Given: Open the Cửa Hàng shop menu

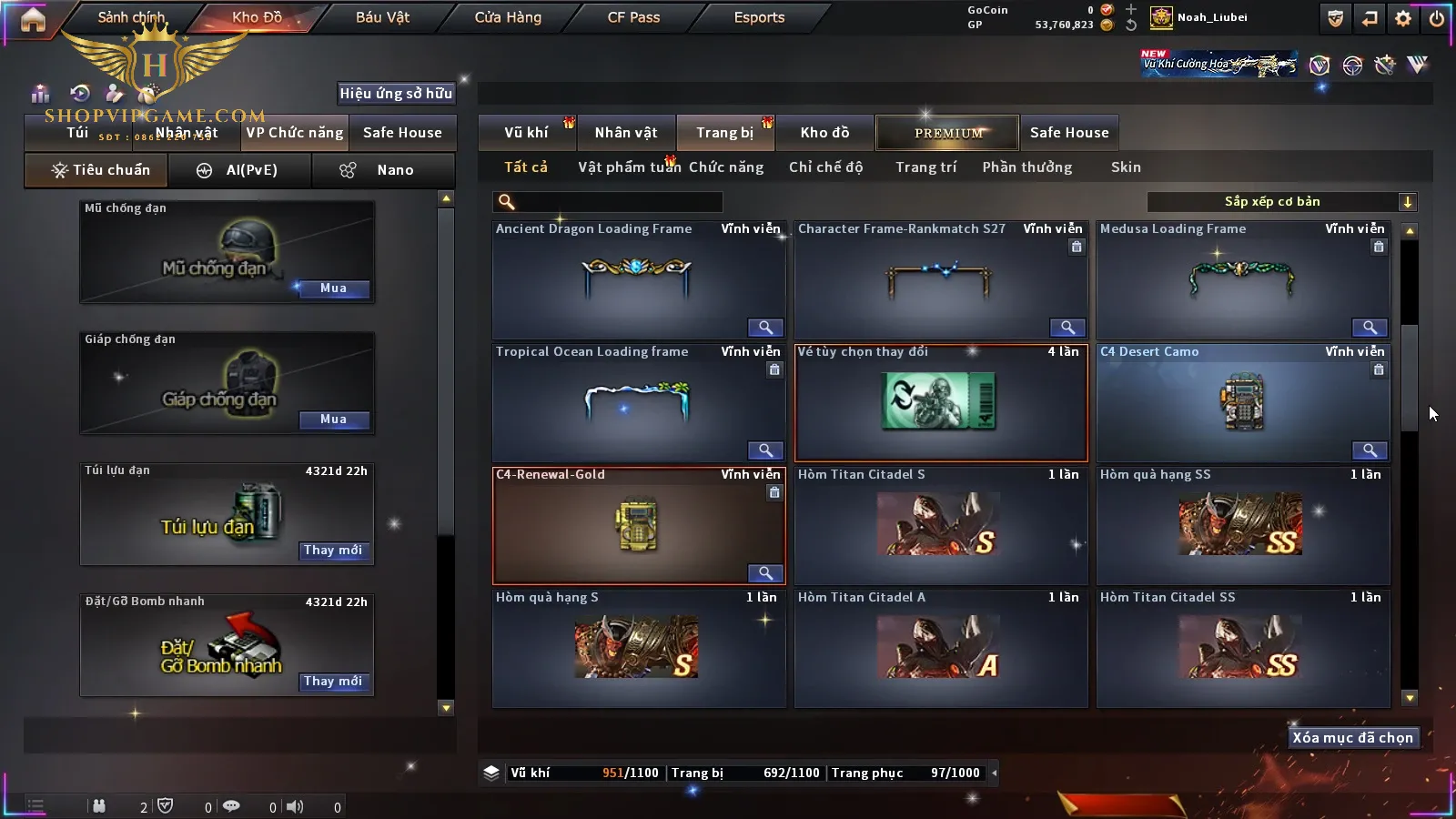Looking at the screenshot, I should [508, 17].
